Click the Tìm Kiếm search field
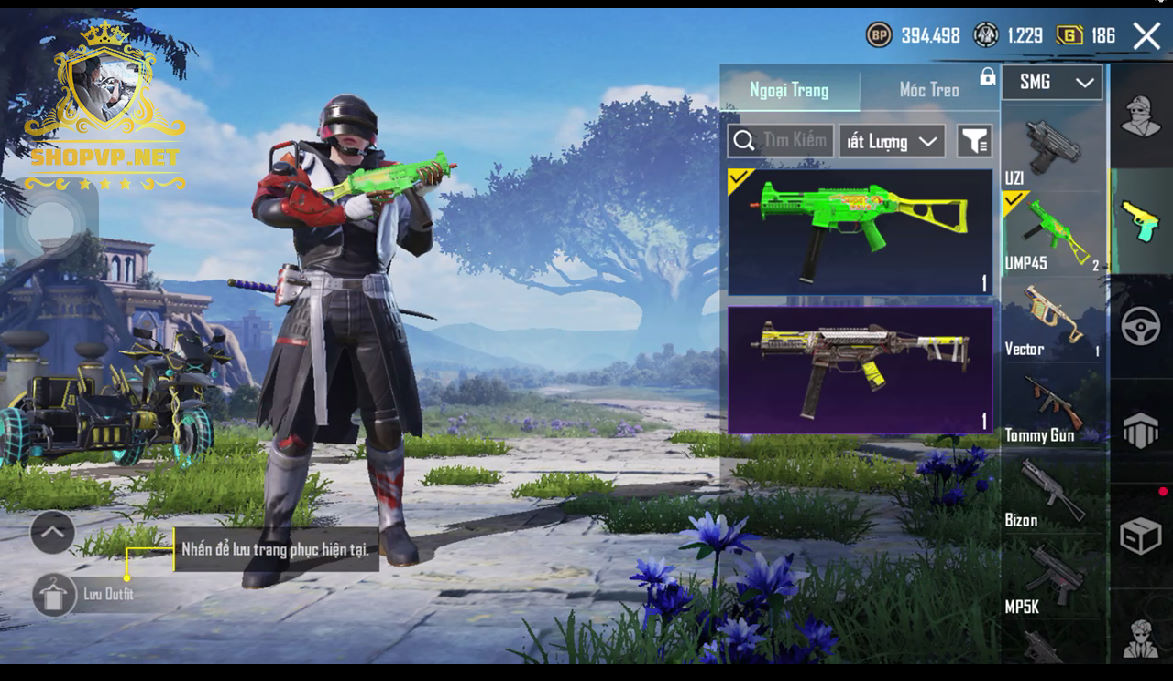Screen dimensions: 1173x681 tap(781, 141)
